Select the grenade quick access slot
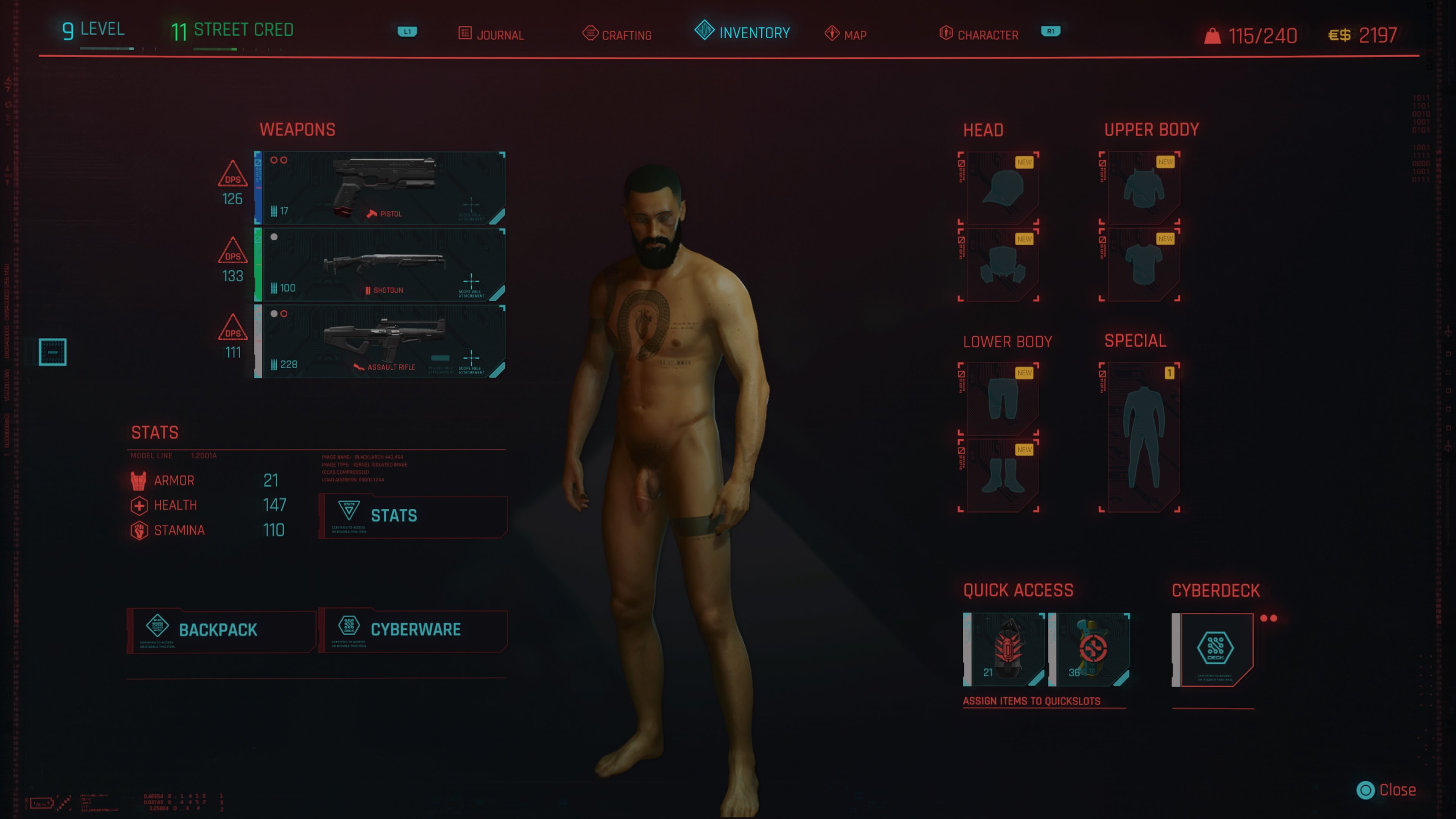1456x819 pixels. (1004, 649)
